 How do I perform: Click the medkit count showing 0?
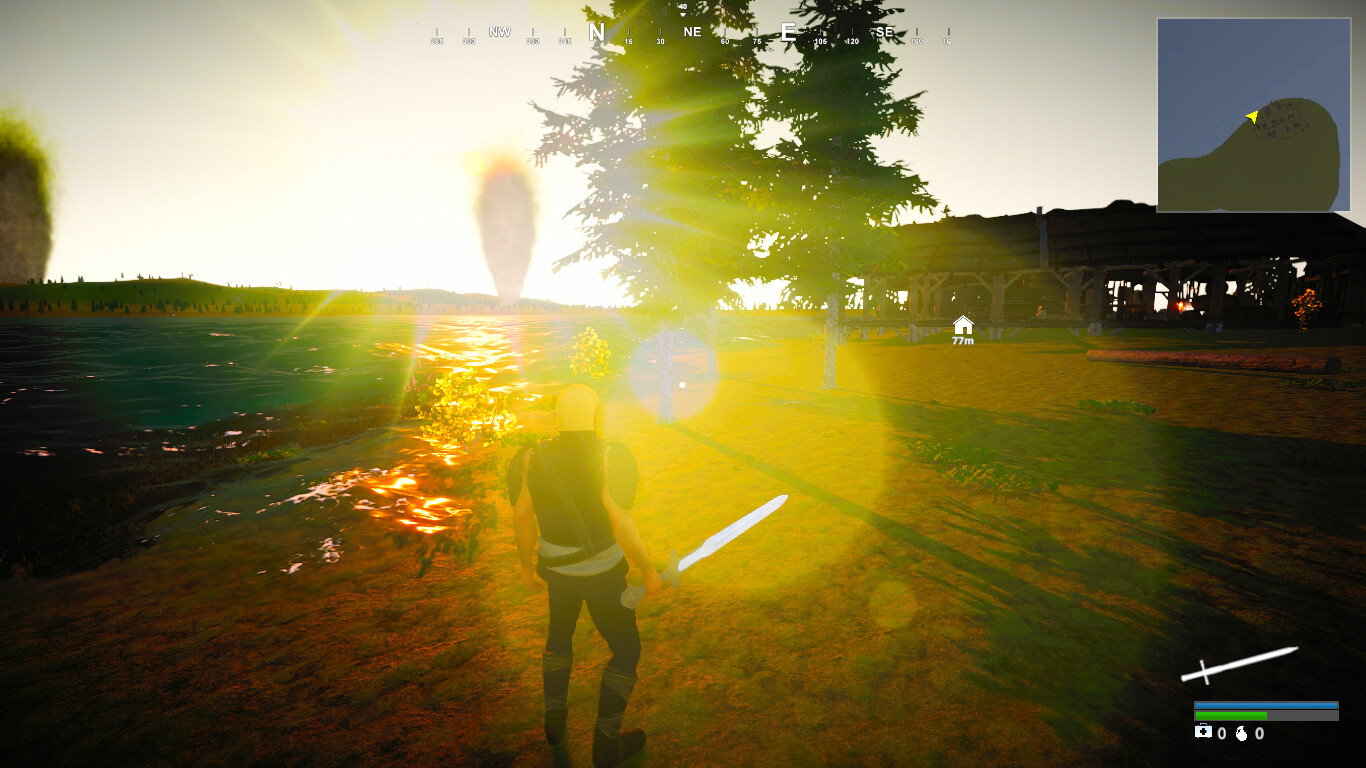[1222, 733]
